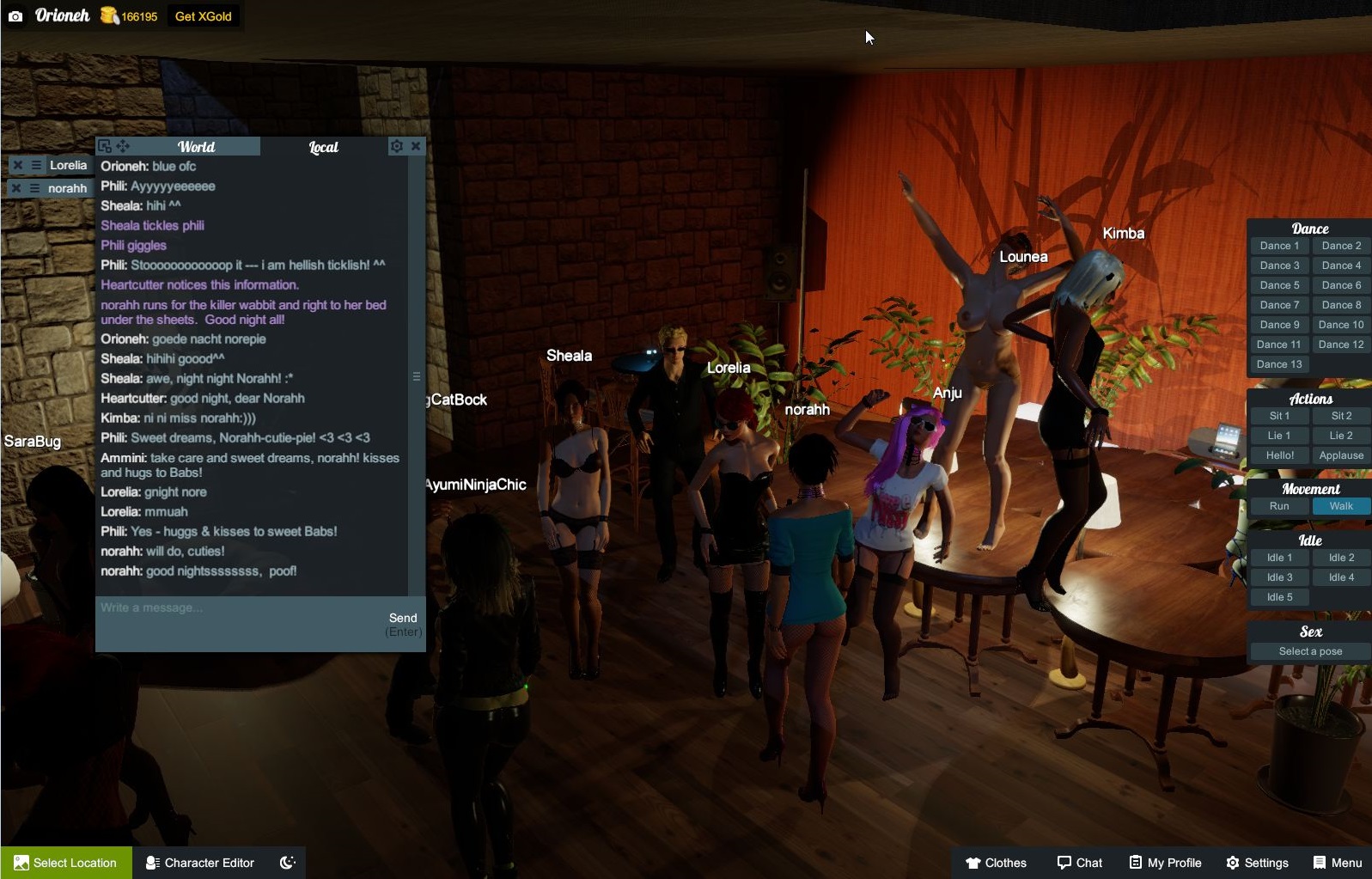Click the move arrows icon on chat window
The width and height of the screenshot is (1372, 879).
click(121, 146)
